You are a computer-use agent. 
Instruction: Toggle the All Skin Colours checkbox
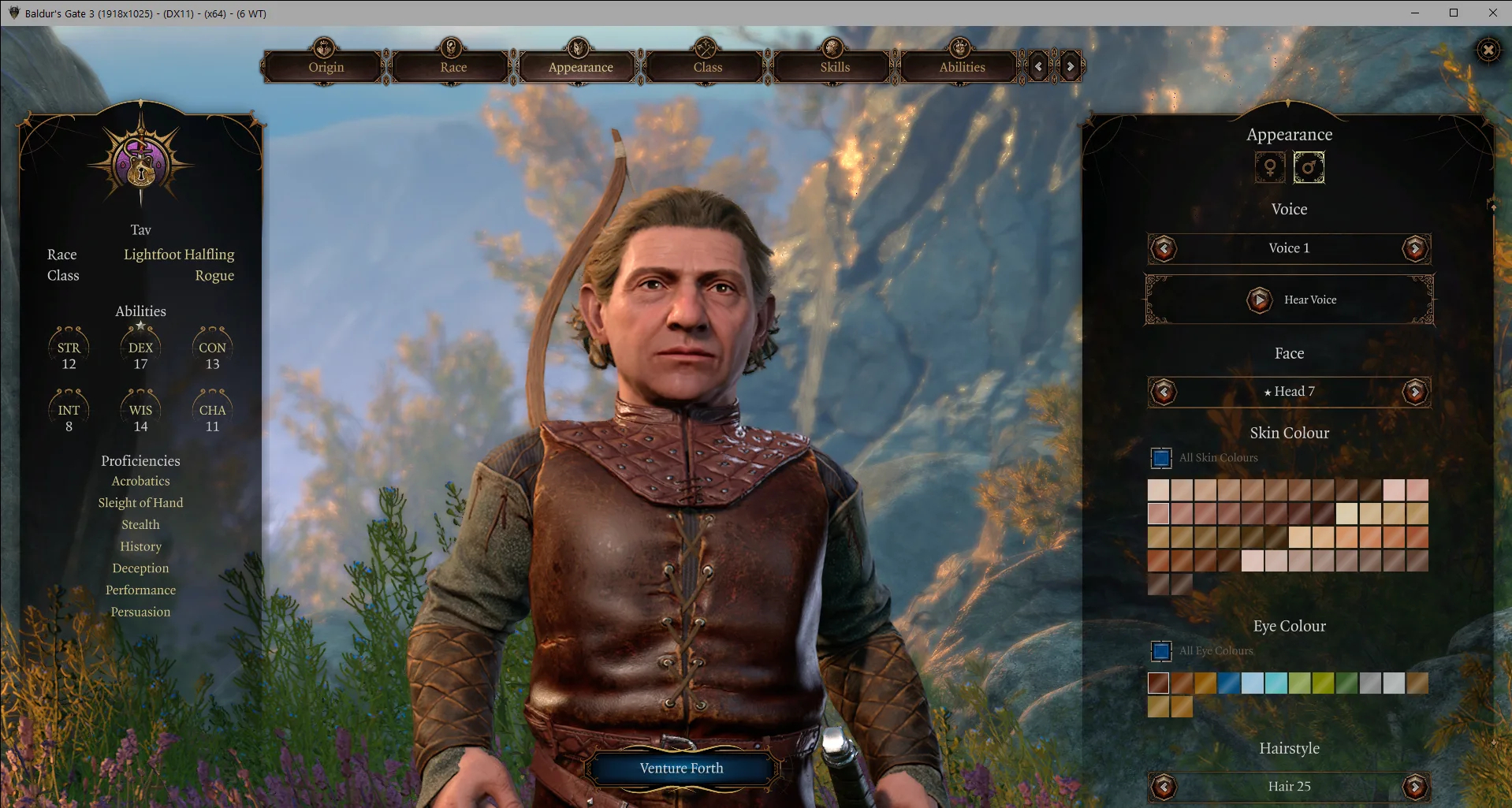(1161, 458)
